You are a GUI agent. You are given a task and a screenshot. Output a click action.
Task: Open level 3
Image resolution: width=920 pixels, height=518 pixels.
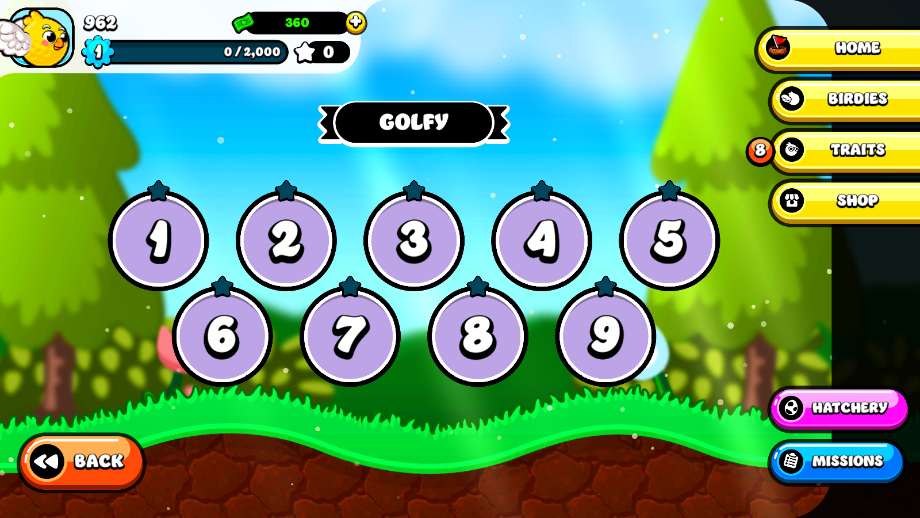[414, 240]
